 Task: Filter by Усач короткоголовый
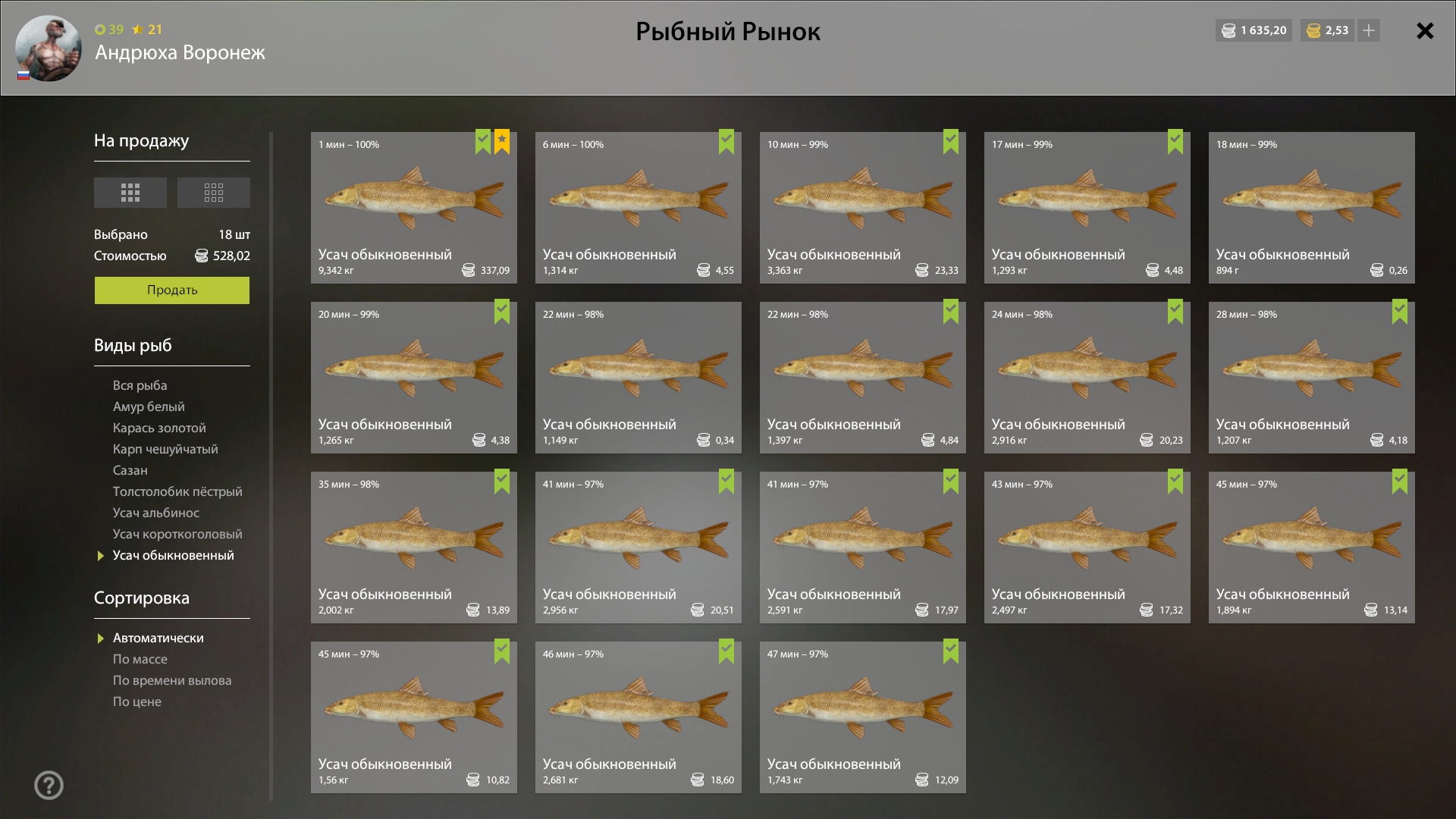[177, 534]
